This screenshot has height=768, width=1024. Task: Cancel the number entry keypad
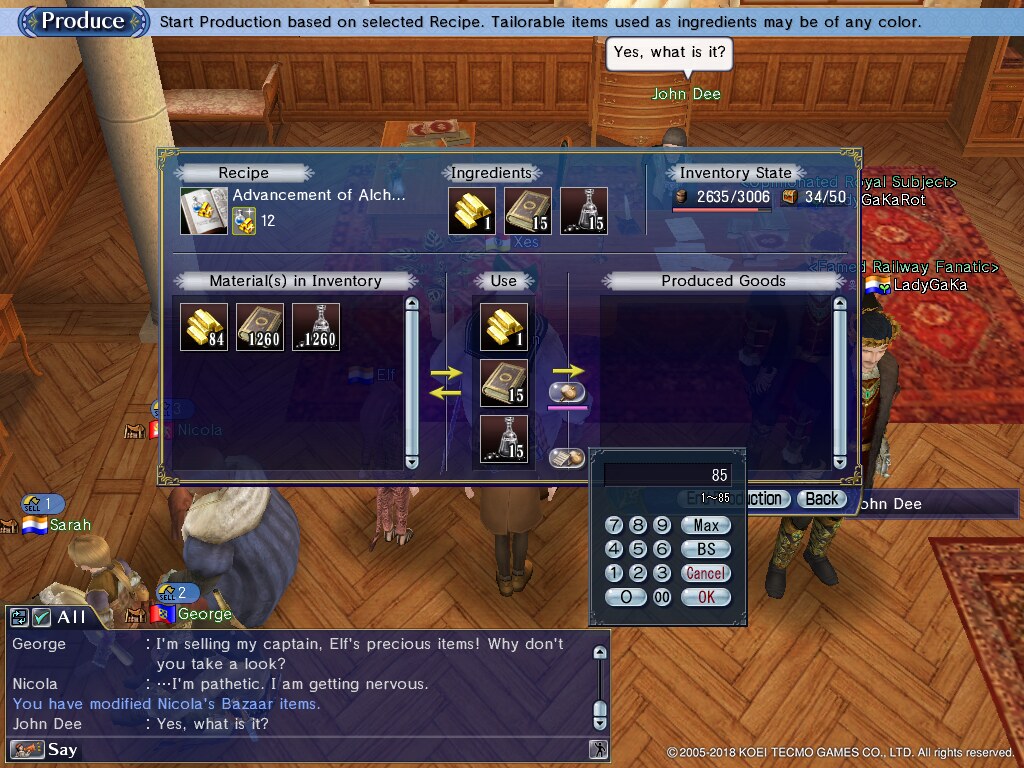click(x=706, y=573)
